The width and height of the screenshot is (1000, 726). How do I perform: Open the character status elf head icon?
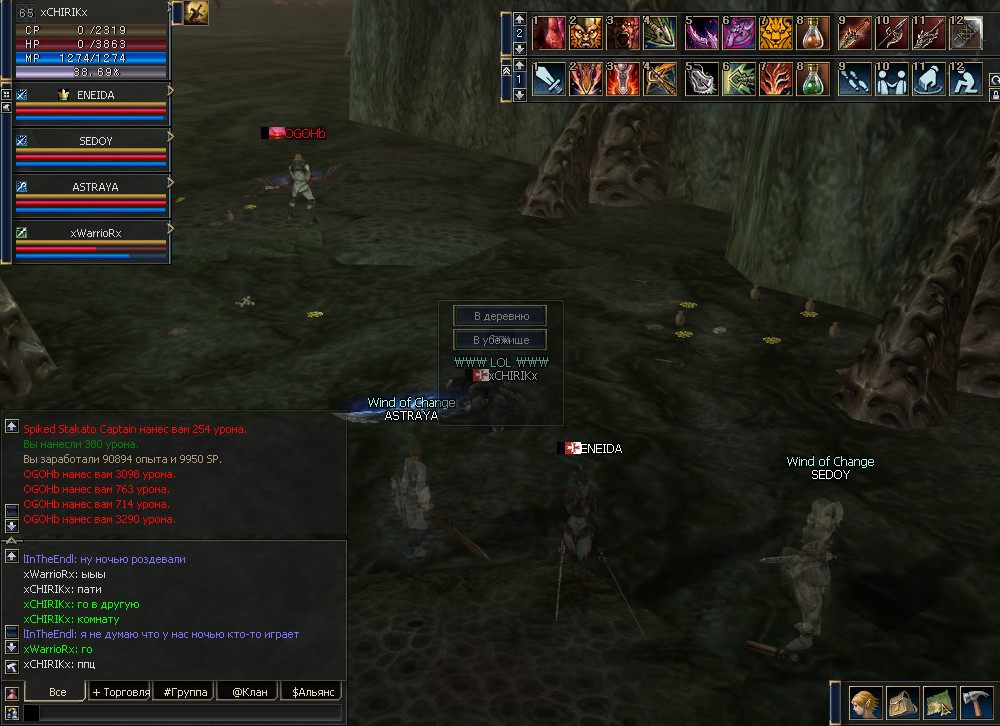(866, 703)
